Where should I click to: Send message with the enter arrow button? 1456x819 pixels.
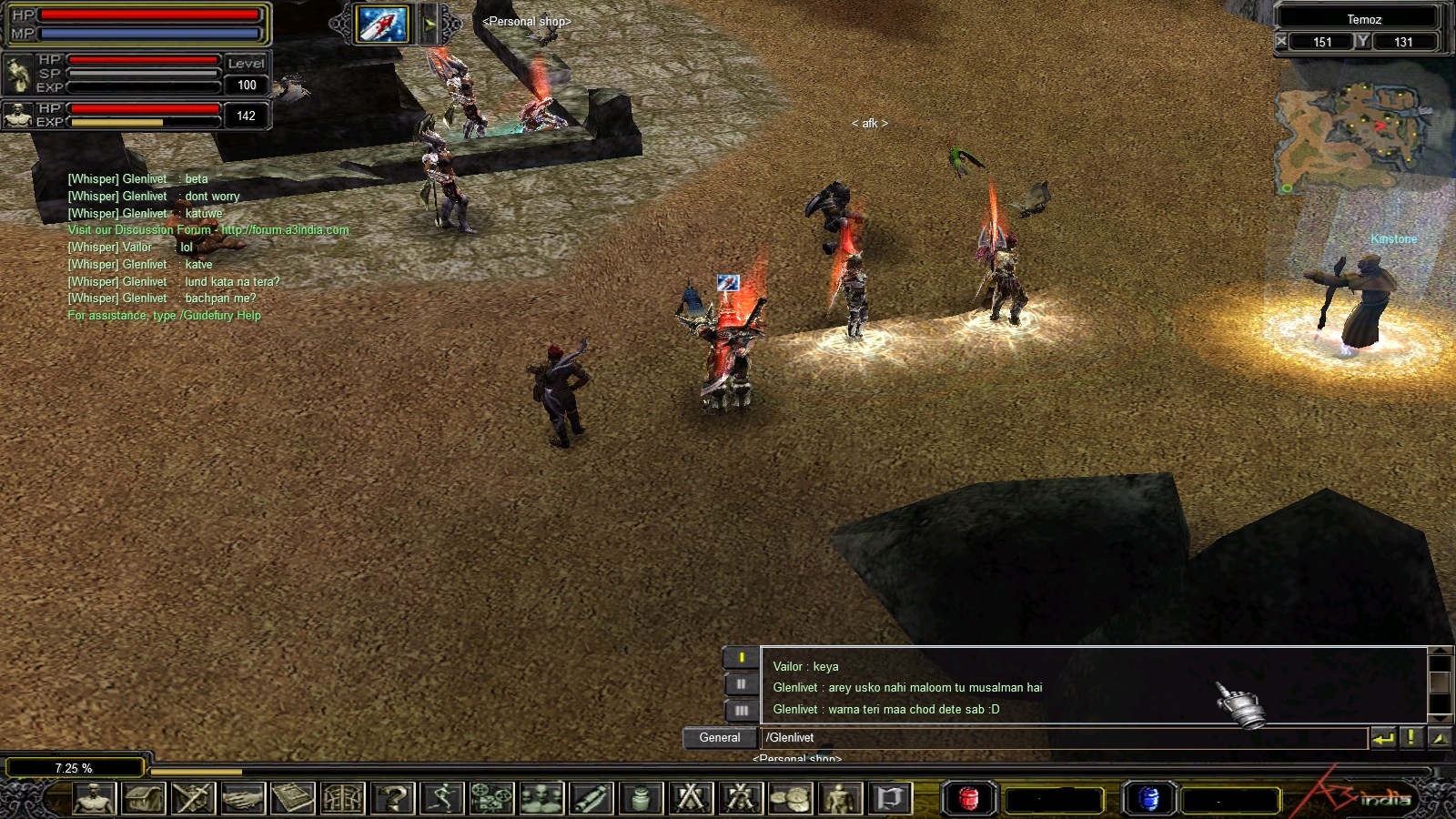tap(1383, 738)
